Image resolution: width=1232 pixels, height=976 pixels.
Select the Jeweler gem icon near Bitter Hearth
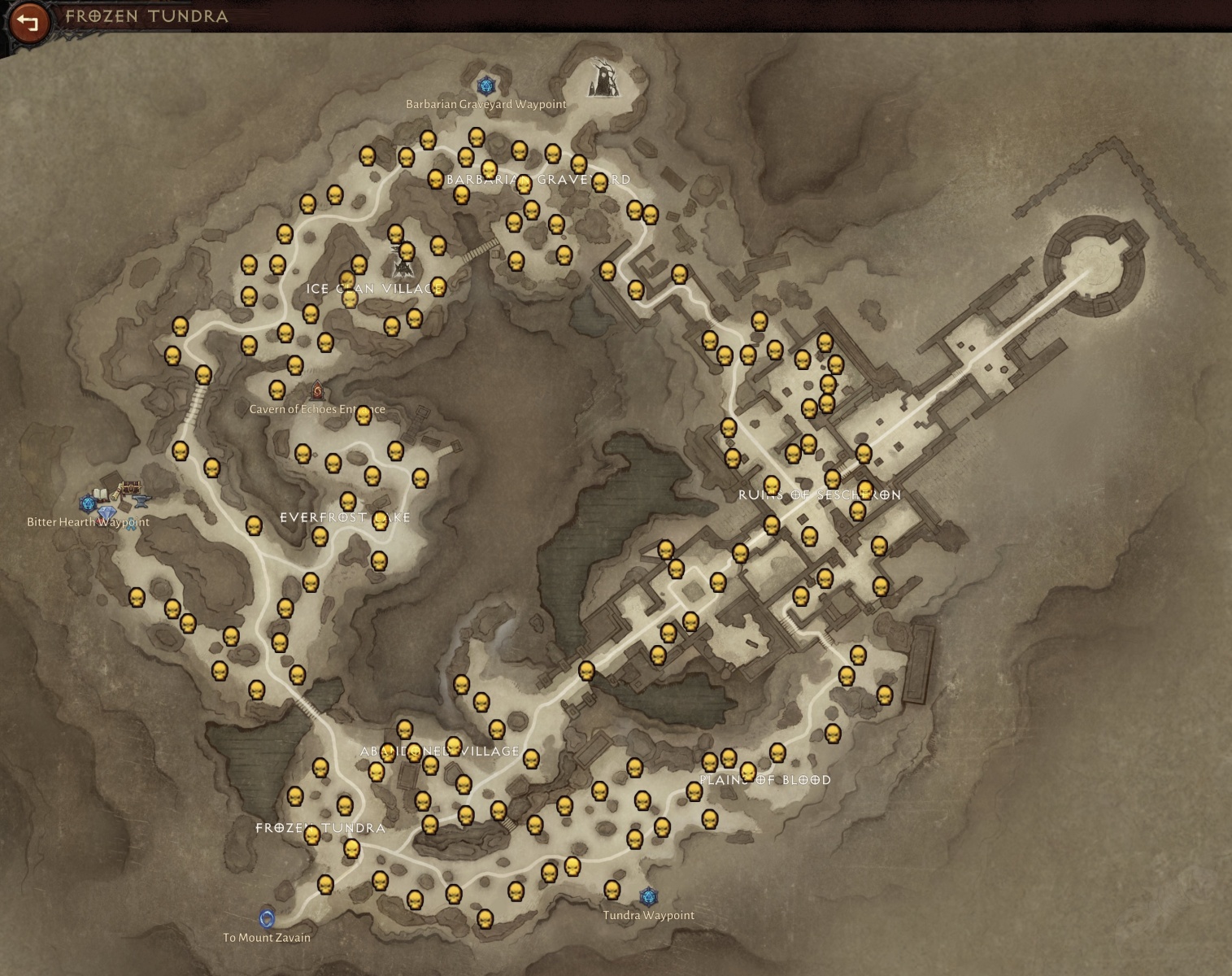point(107,512)
